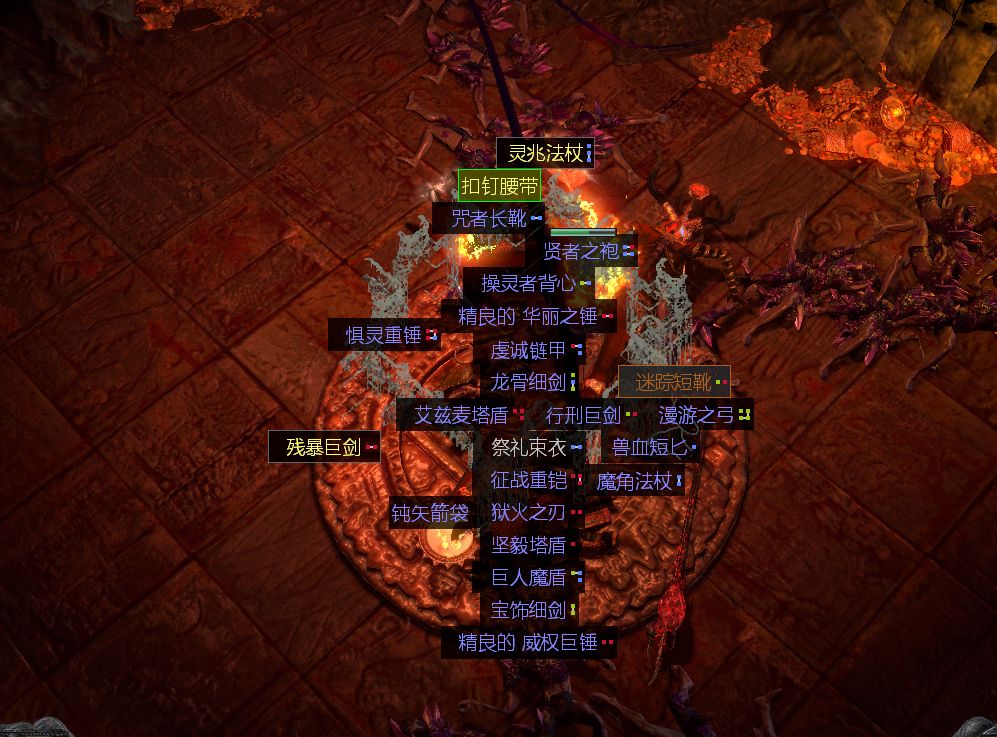Select the 虔诚链甲 item label
997x737 pixels.
coord(528,350)
